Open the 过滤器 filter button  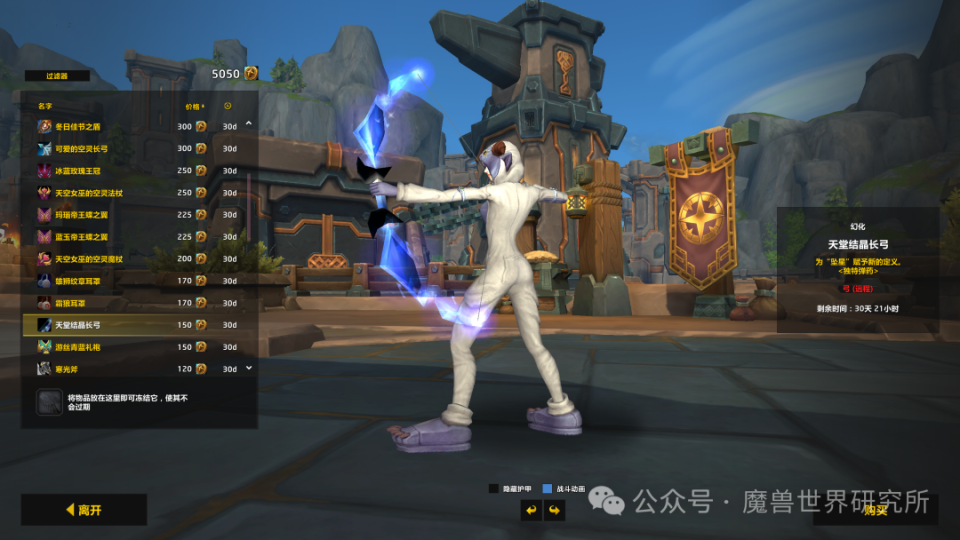(55, 74)
